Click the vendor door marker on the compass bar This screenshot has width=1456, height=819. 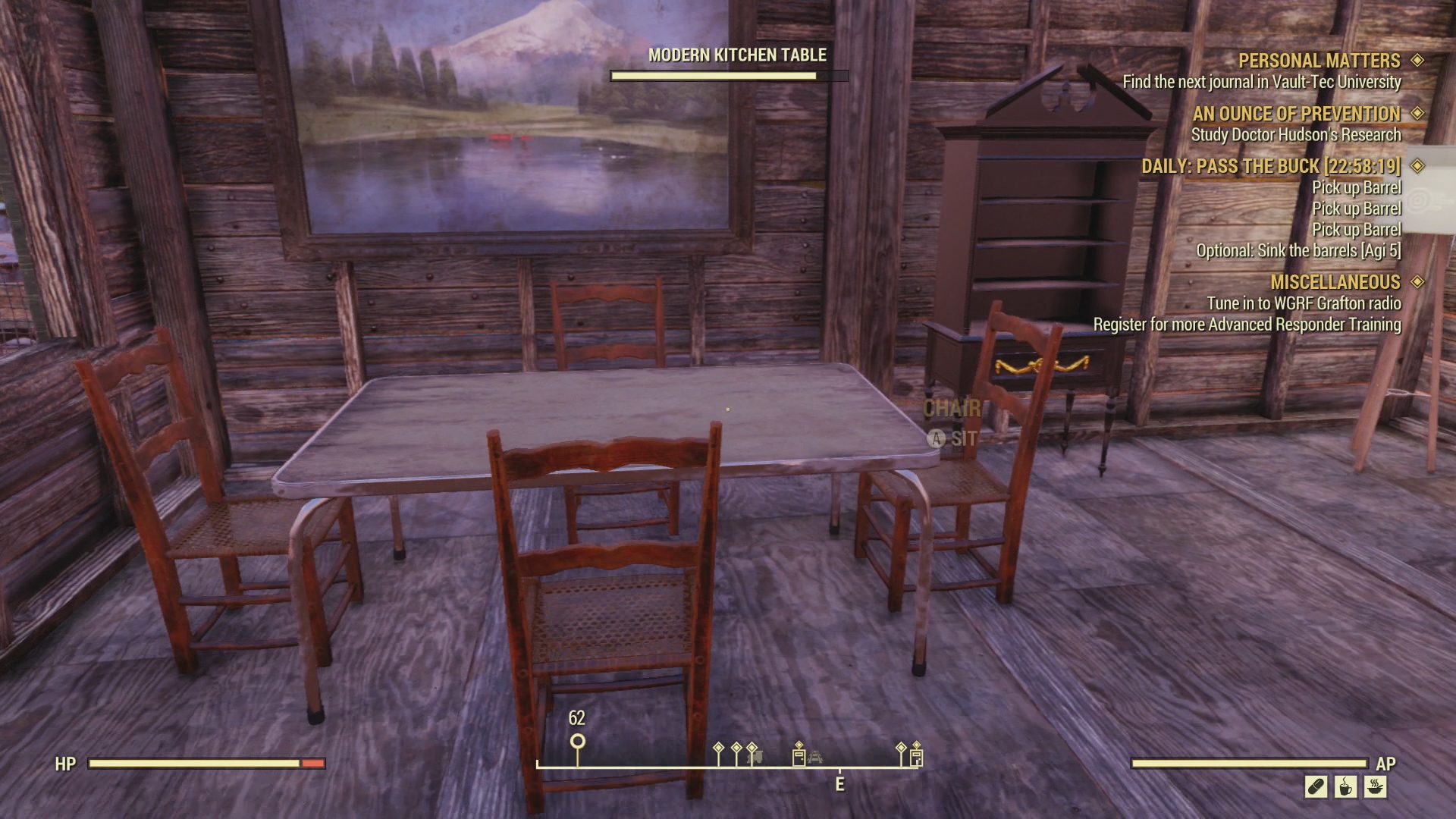[799, 756]
